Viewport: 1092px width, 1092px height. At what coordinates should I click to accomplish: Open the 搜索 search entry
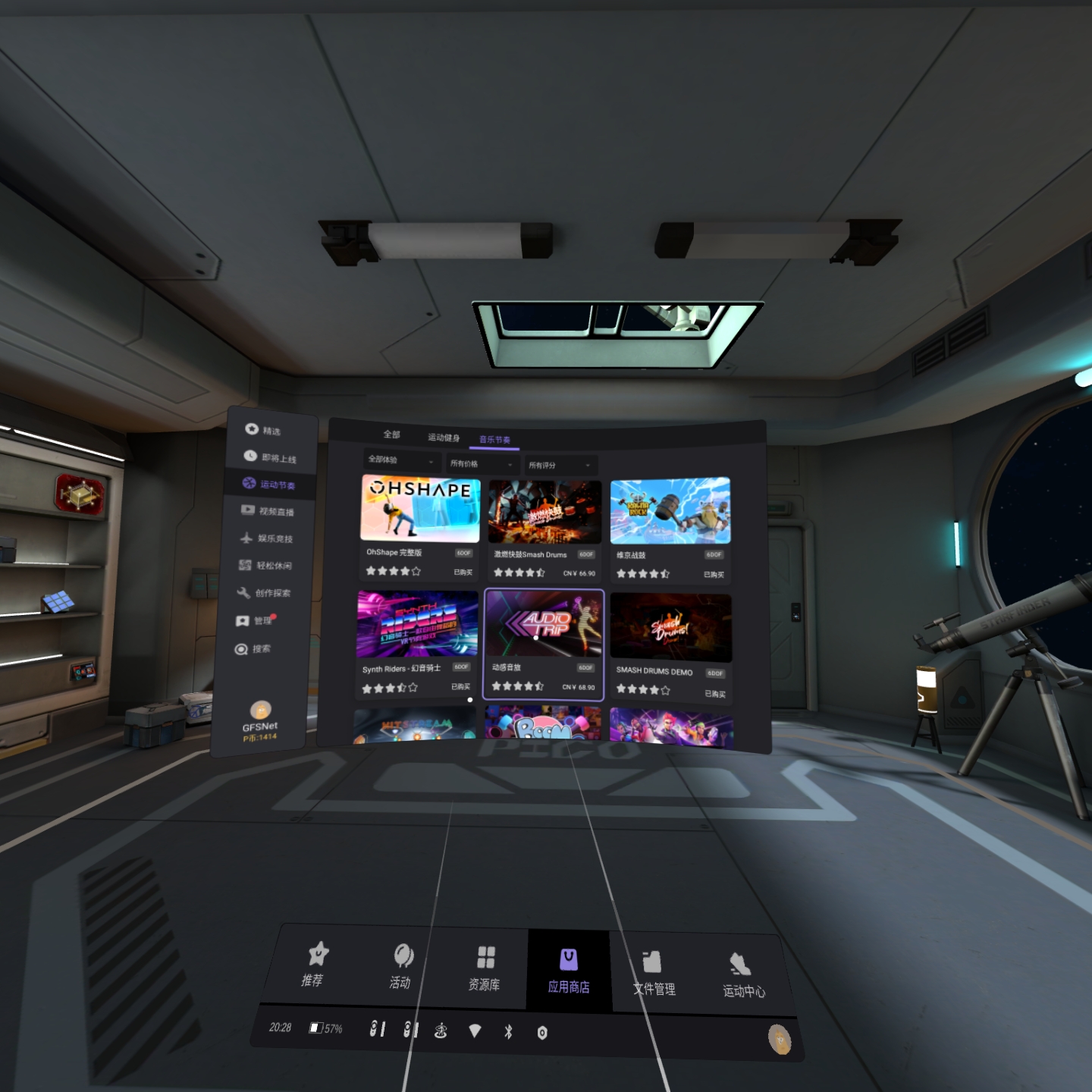(253, 649)
